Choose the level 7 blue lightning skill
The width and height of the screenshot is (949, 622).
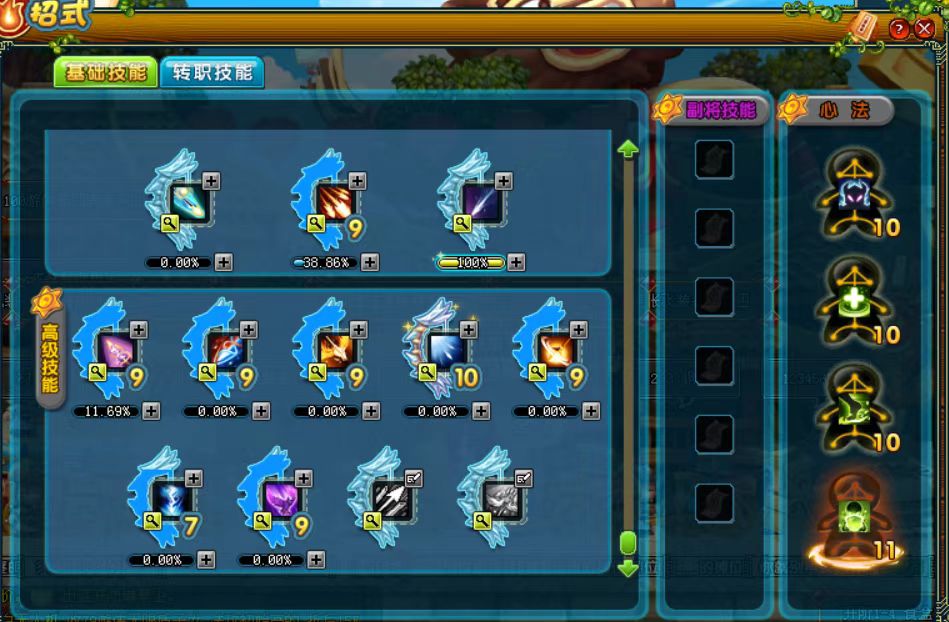coord(168,498)
